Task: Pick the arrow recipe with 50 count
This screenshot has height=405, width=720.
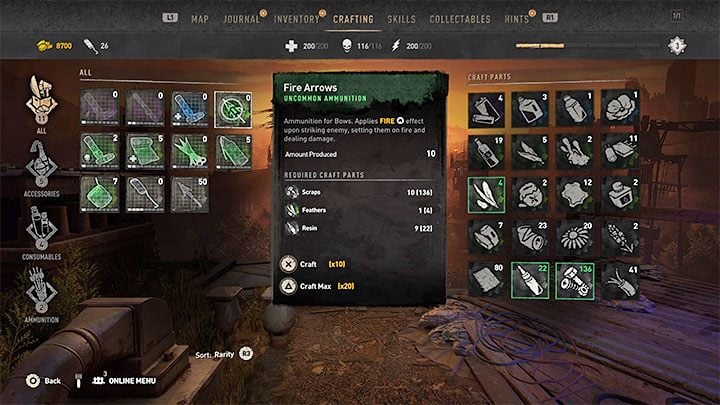Action: [188, 192]
